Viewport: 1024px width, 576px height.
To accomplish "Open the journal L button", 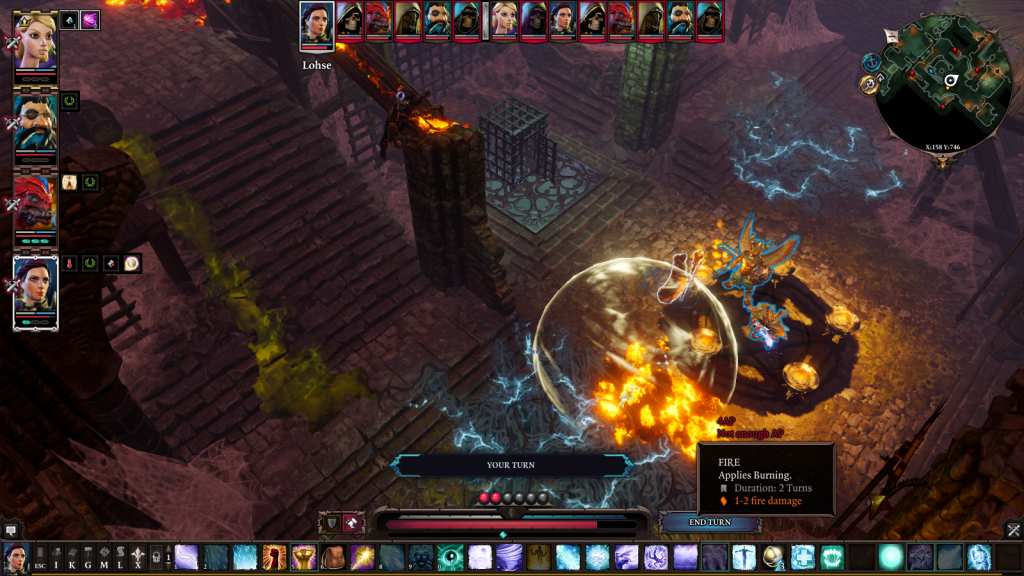I will (x=120, y=558).
